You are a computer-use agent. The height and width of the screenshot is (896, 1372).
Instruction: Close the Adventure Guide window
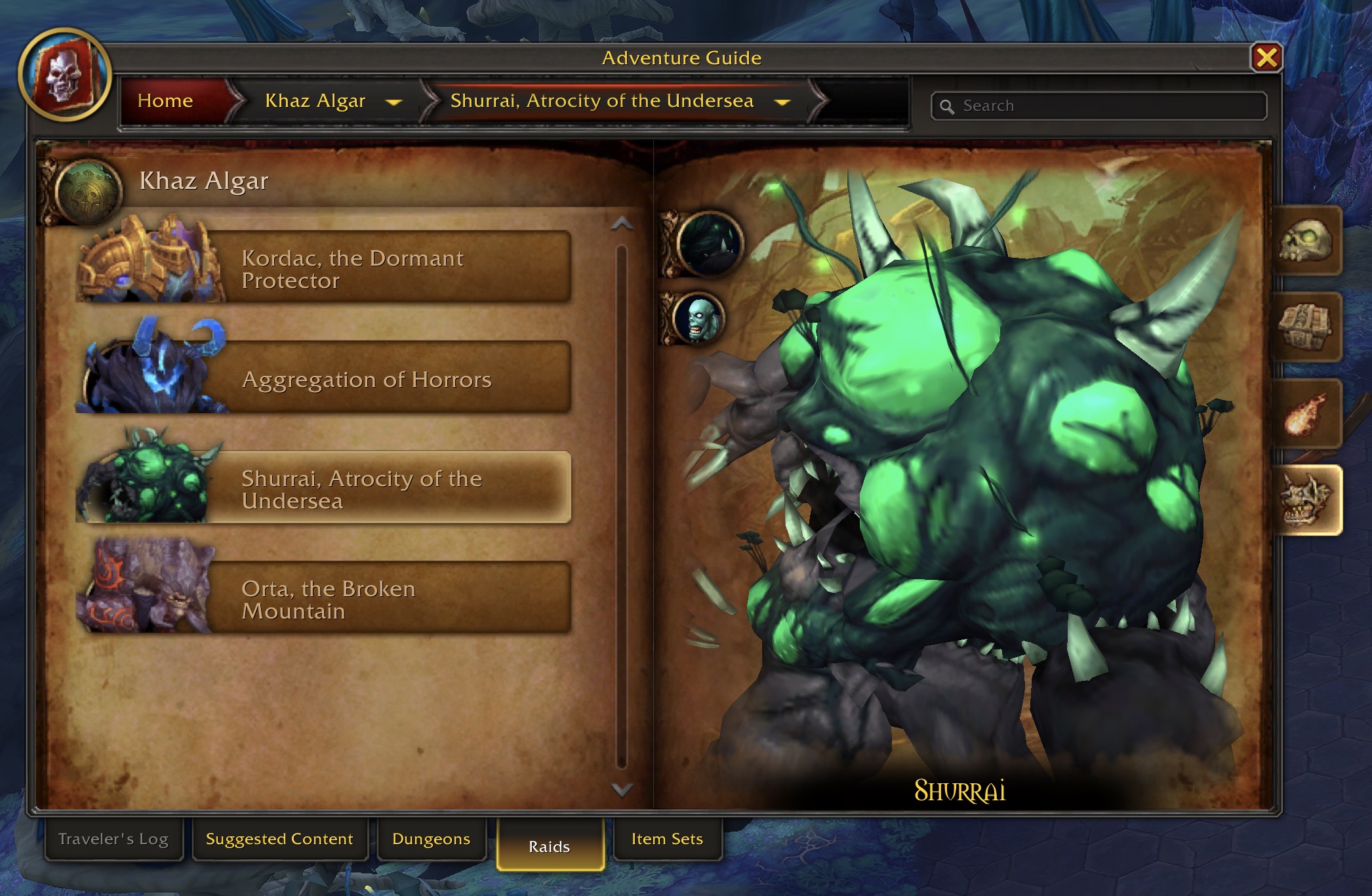(x=1266, y=58)
